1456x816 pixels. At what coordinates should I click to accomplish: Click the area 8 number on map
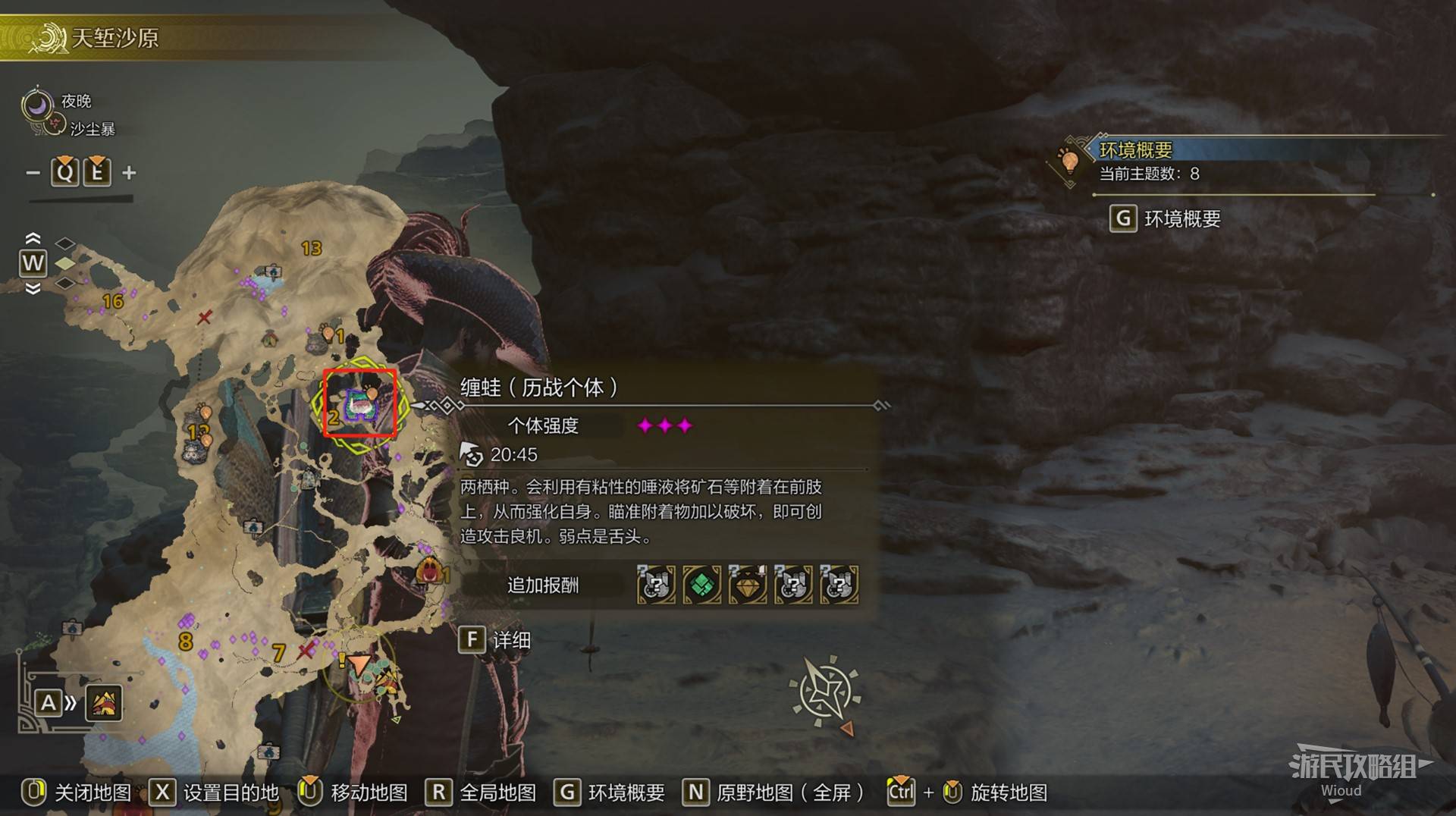pos(186,642)
